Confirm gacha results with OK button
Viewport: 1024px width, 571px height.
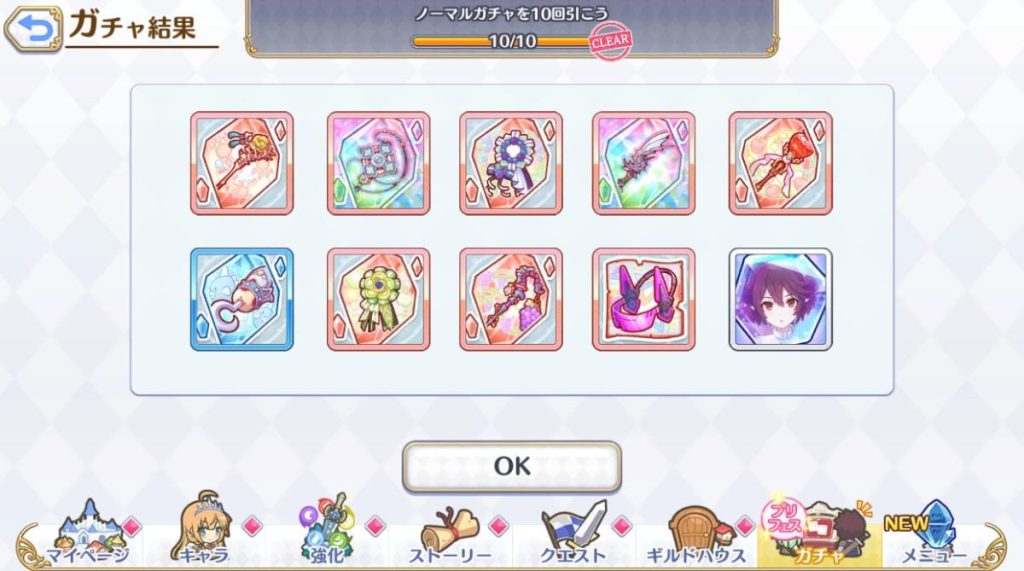(x=511, y=466)
